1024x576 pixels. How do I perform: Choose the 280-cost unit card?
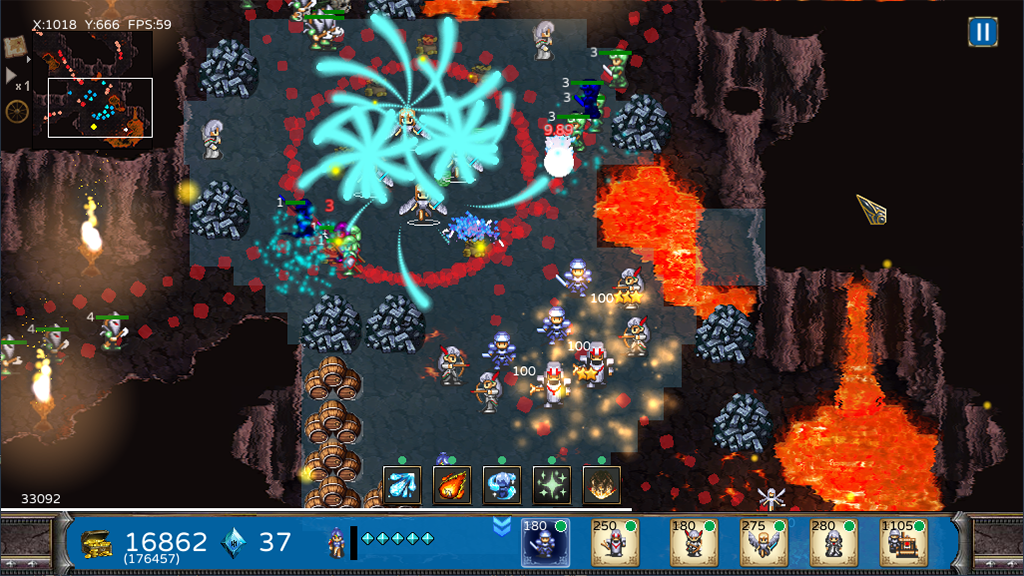pos(833,543)
